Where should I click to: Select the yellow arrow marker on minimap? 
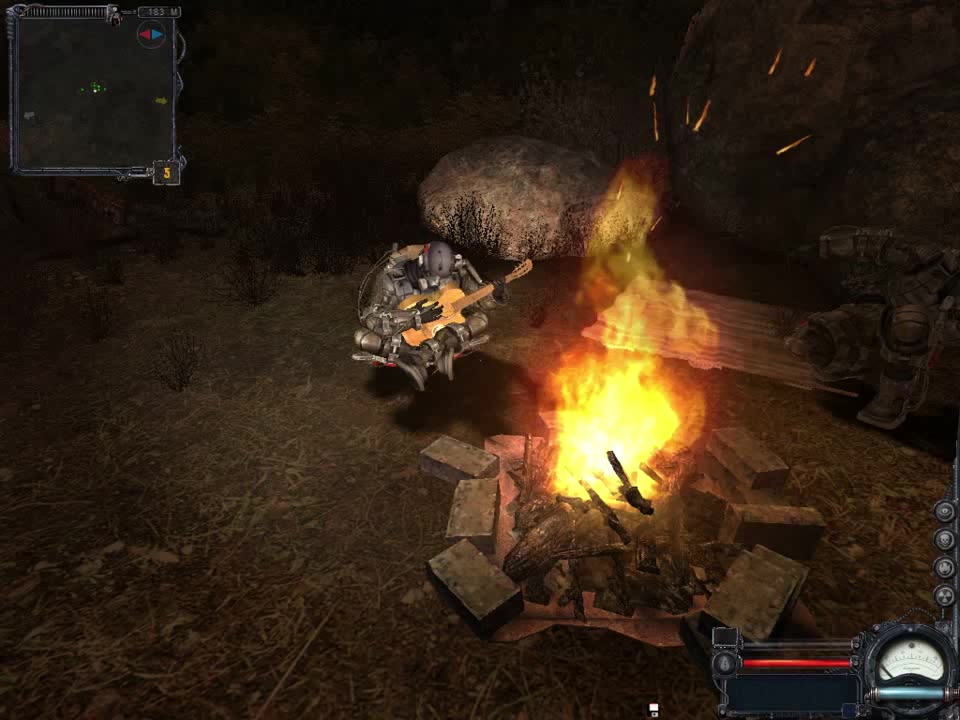(160, 100)
